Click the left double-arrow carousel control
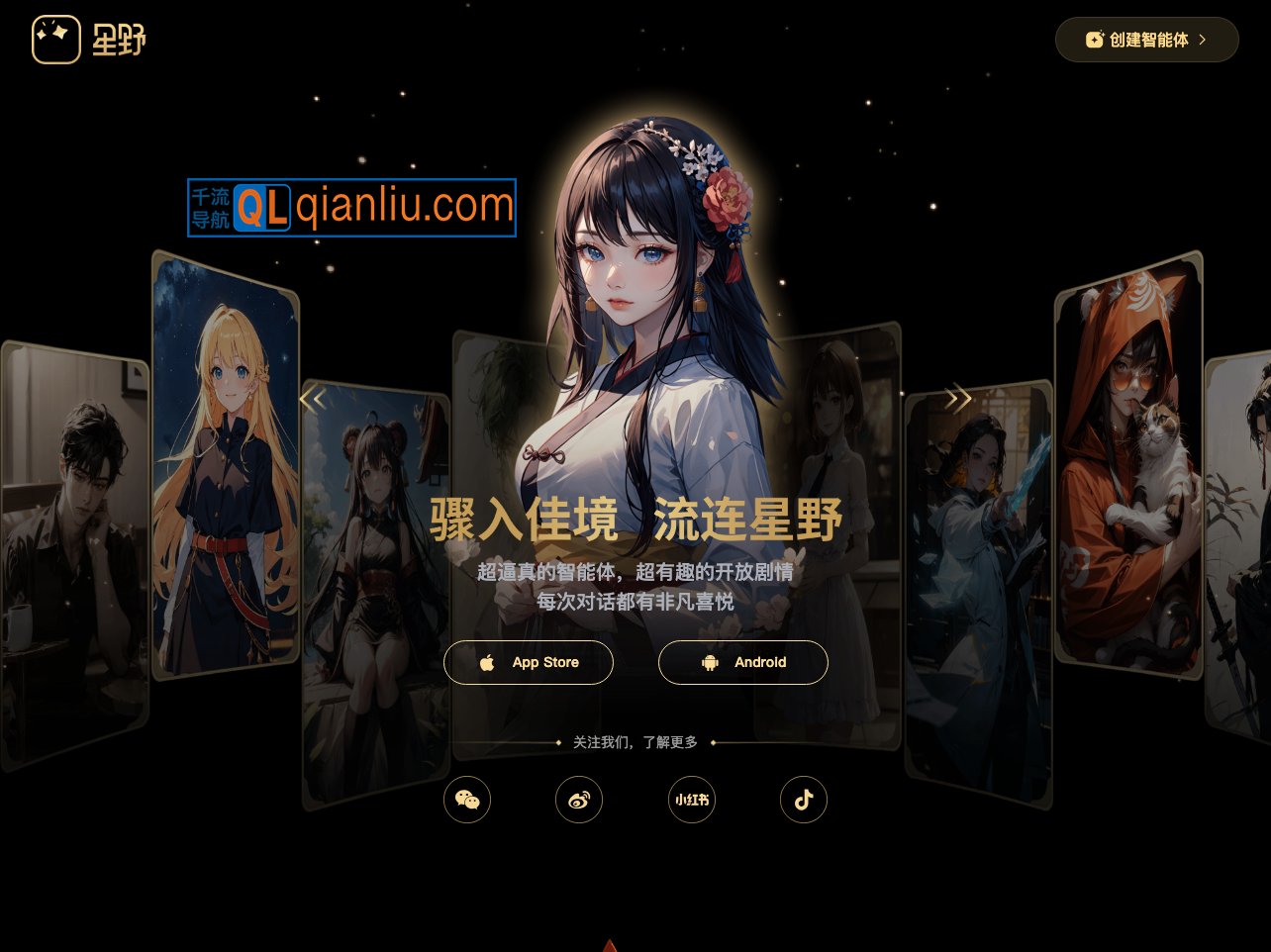 coord(313,398)
